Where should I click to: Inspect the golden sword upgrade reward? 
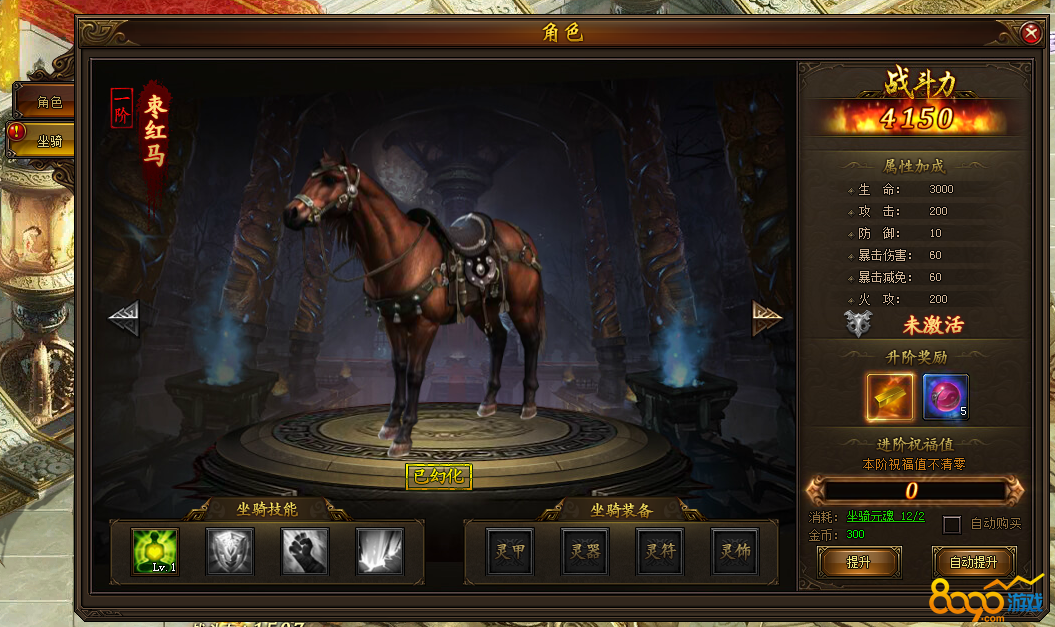click(890, 397)
